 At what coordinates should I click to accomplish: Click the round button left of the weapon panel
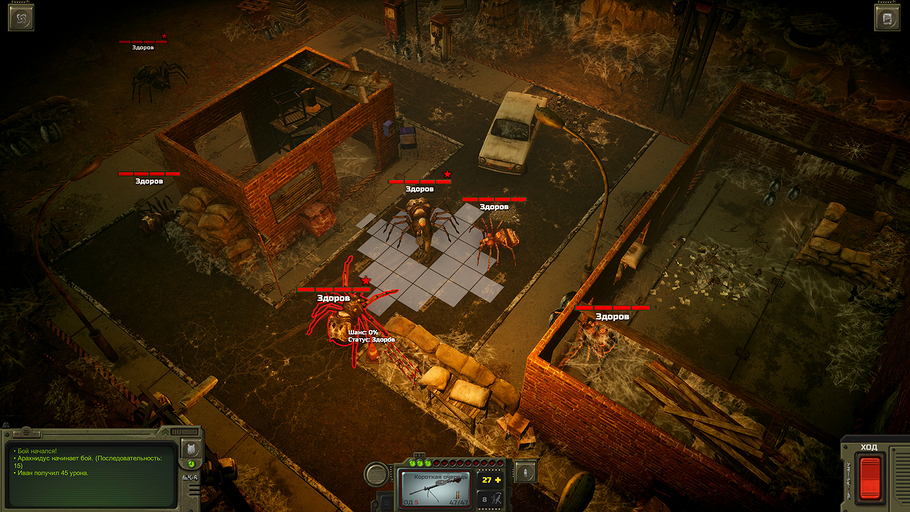click(x=377, y=473)
